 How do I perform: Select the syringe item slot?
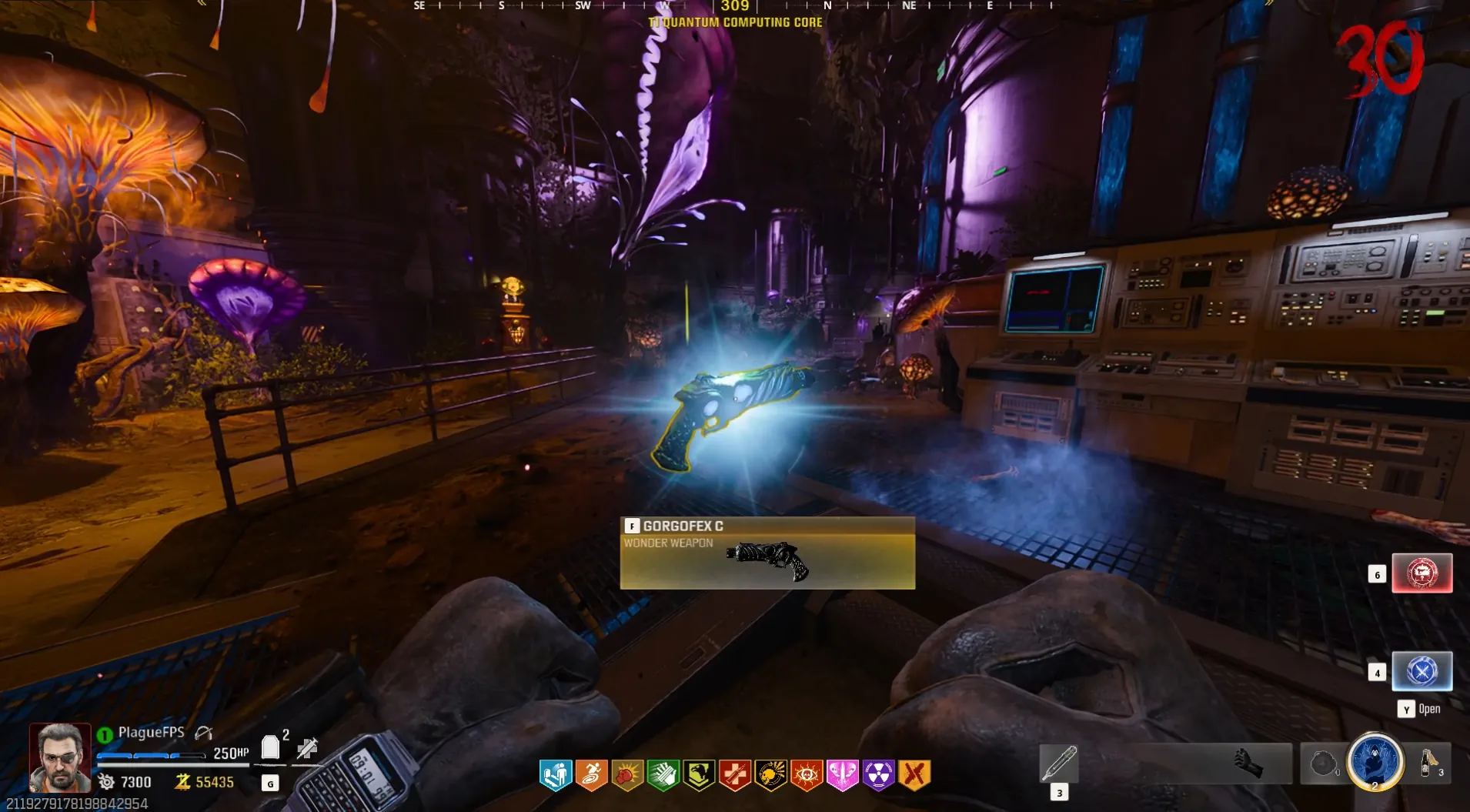tap(1059, 764)
